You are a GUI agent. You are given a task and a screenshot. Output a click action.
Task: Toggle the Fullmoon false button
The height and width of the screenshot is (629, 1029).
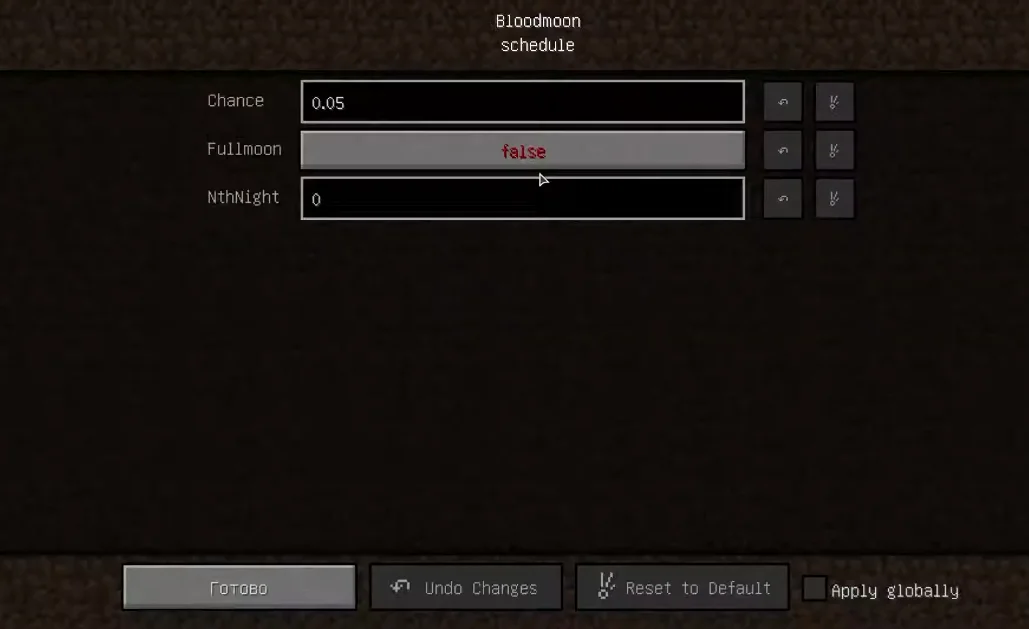[522, 151]
